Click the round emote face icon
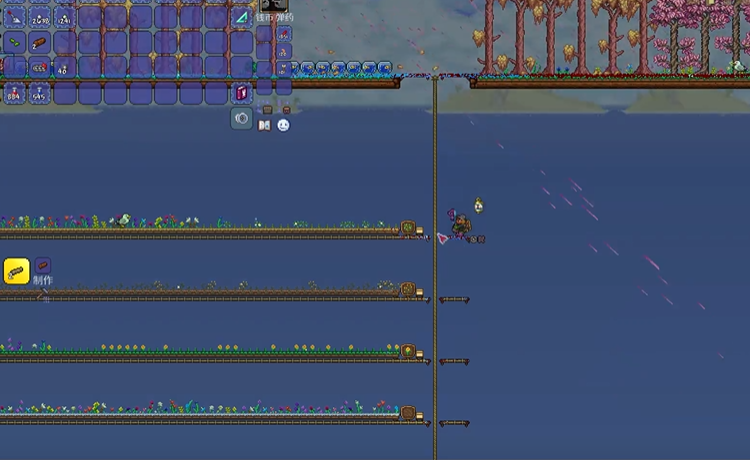Screen dimensions: 750x460 pos(283,126)
